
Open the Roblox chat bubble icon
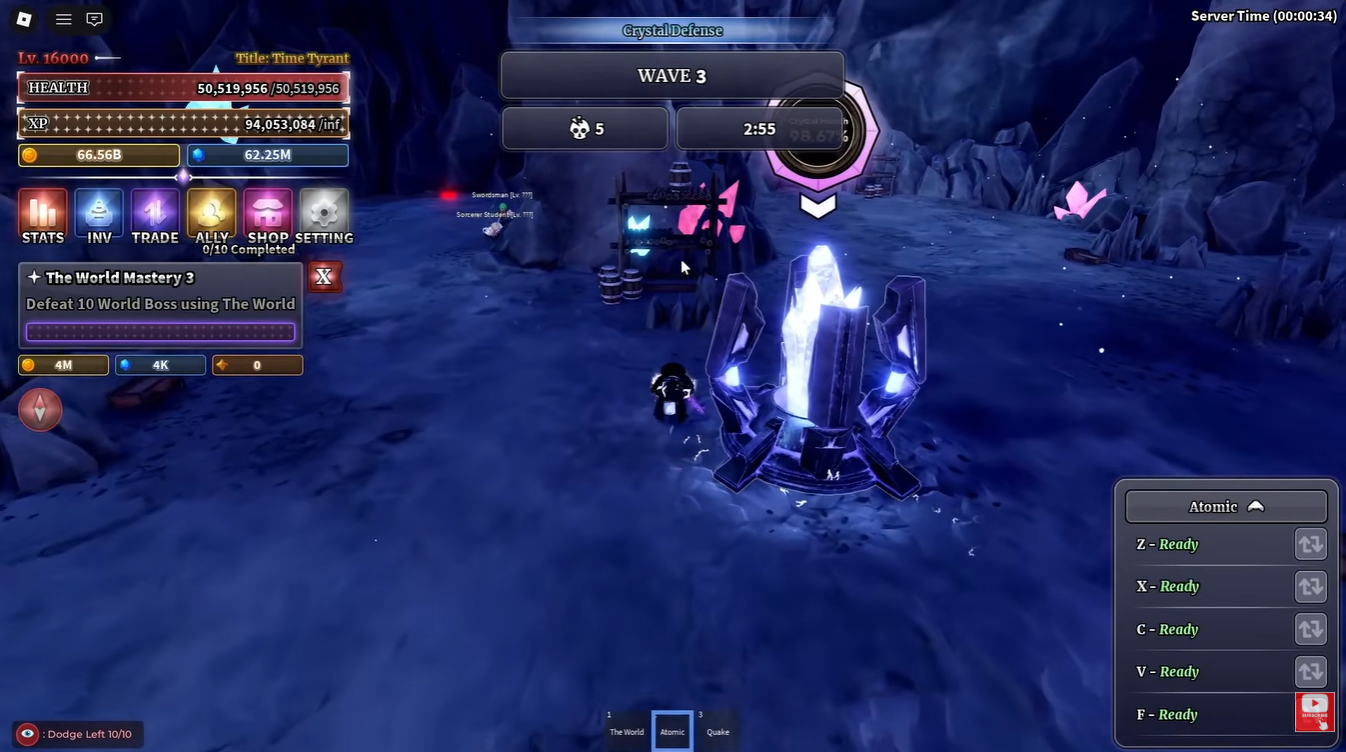94,18
